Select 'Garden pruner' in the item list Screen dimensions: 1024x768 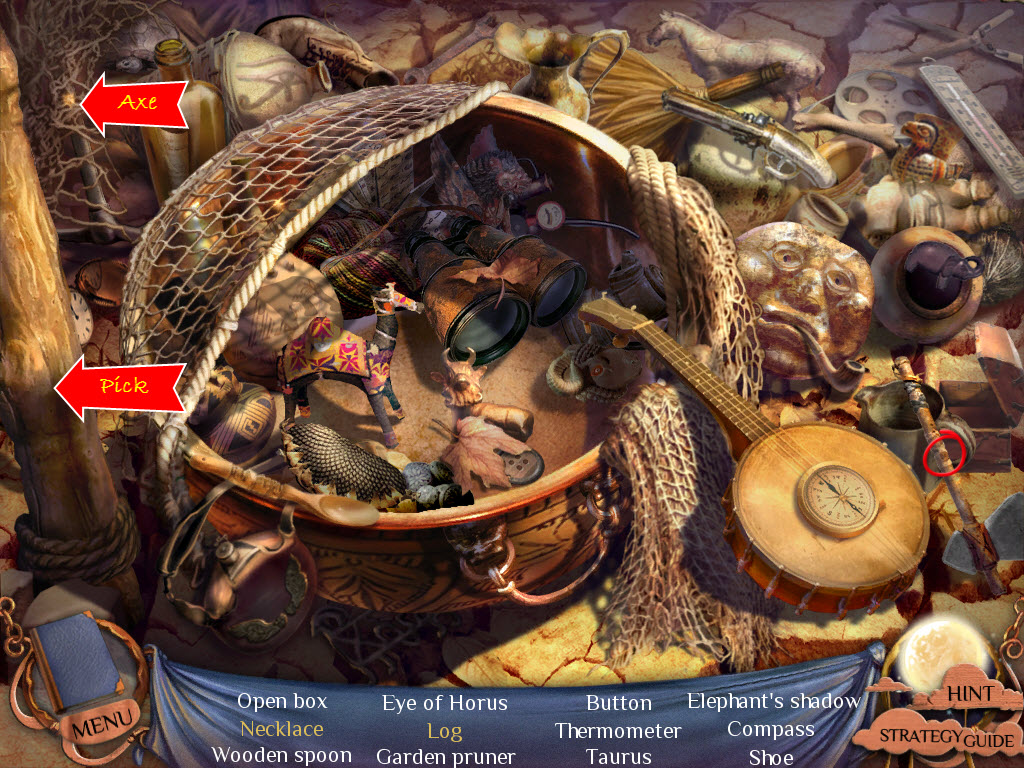click(x=445, y=757)
